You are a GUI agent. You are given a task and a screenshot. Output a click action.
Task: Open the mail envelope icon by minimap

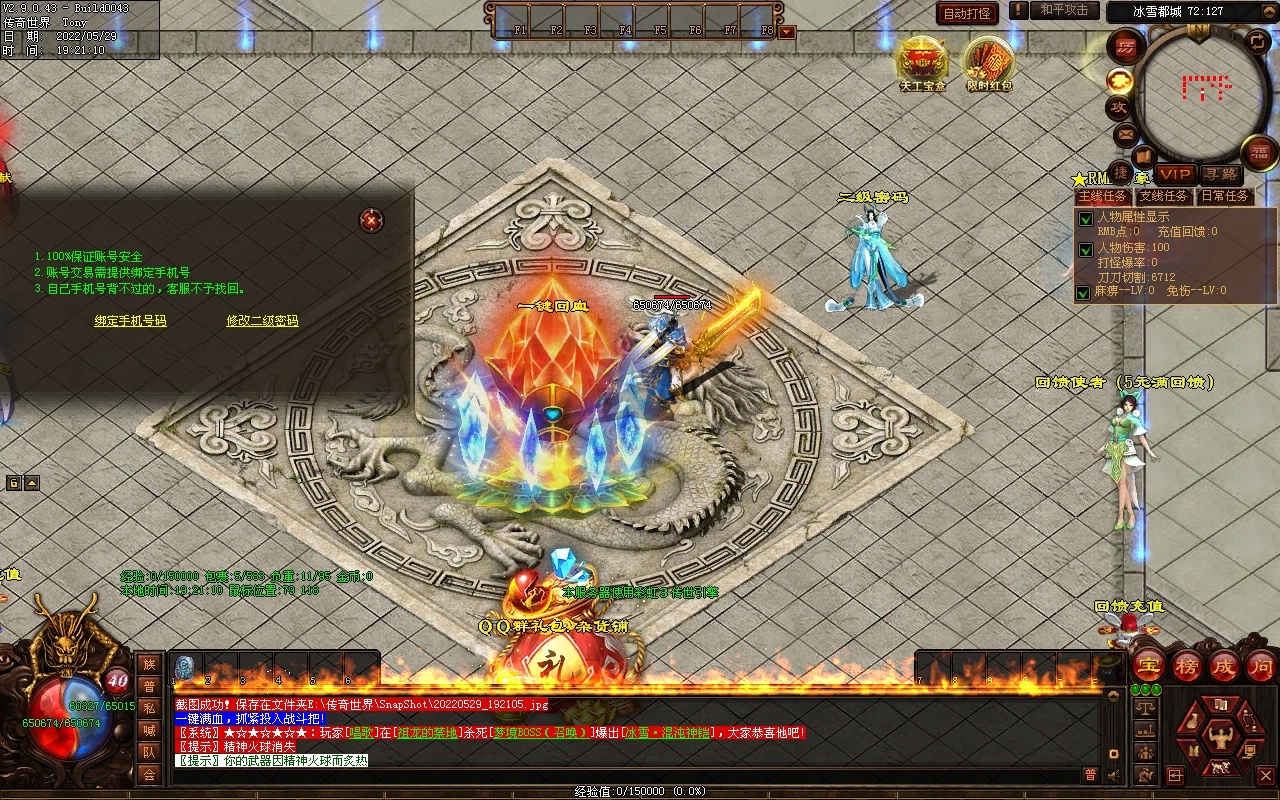coord(1126,134)
